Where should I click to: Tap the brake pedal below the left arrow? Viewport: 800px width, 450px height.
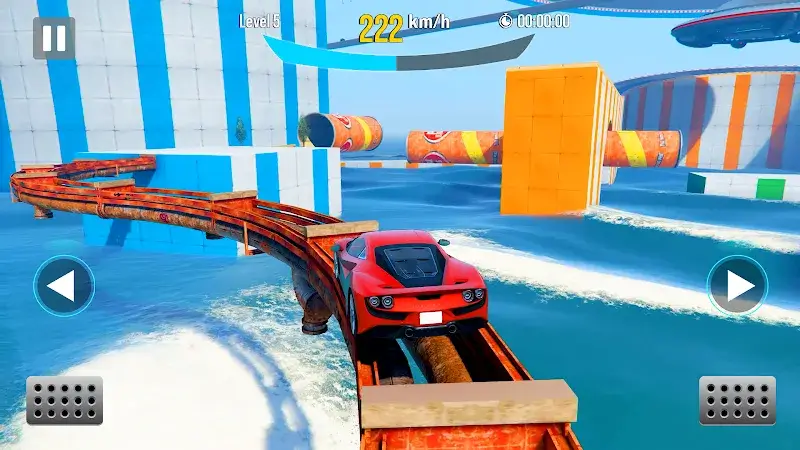[64, 400]
